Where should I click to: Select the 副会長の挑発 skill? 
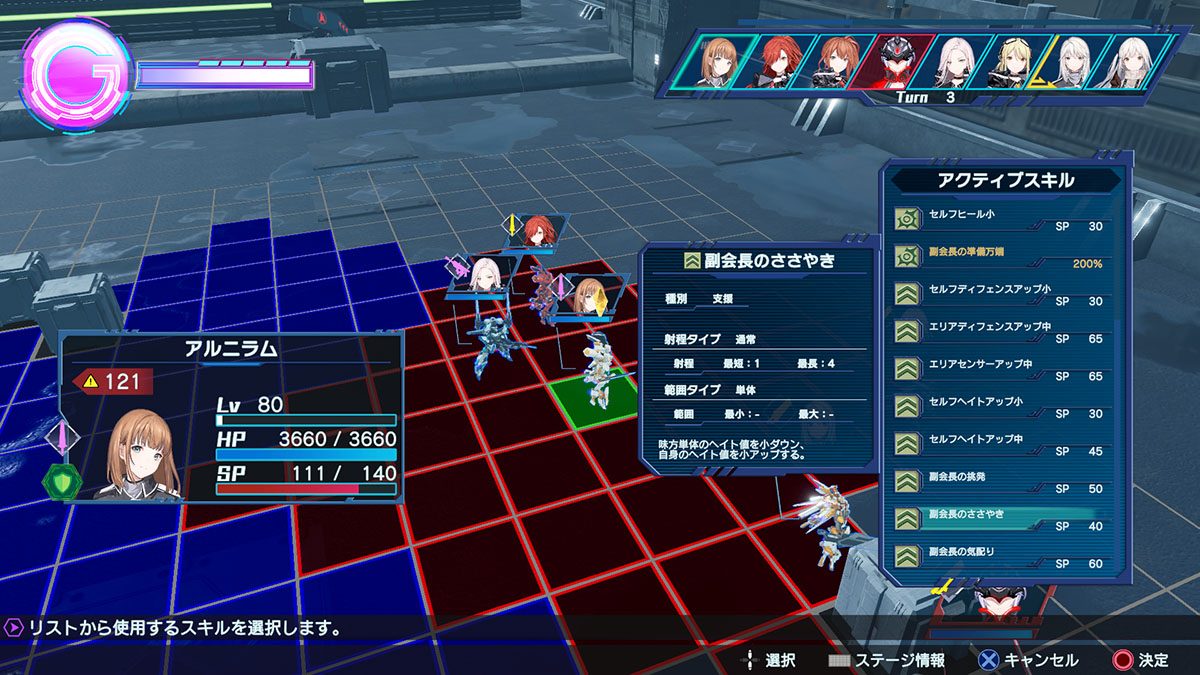coord(1000,482)
